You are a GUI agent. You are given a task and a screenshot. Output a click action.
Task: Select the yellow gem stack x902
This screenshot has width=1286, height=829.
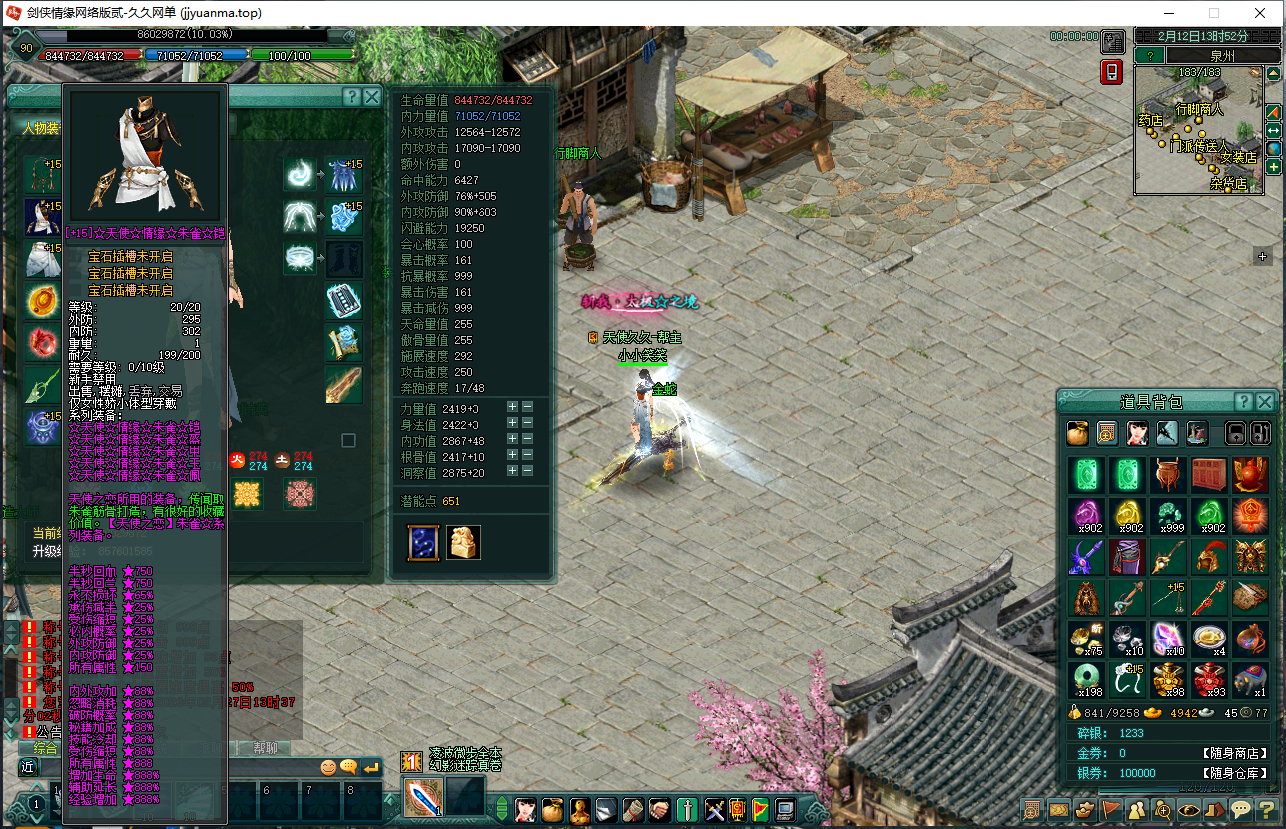click(x=1126, y=516)
